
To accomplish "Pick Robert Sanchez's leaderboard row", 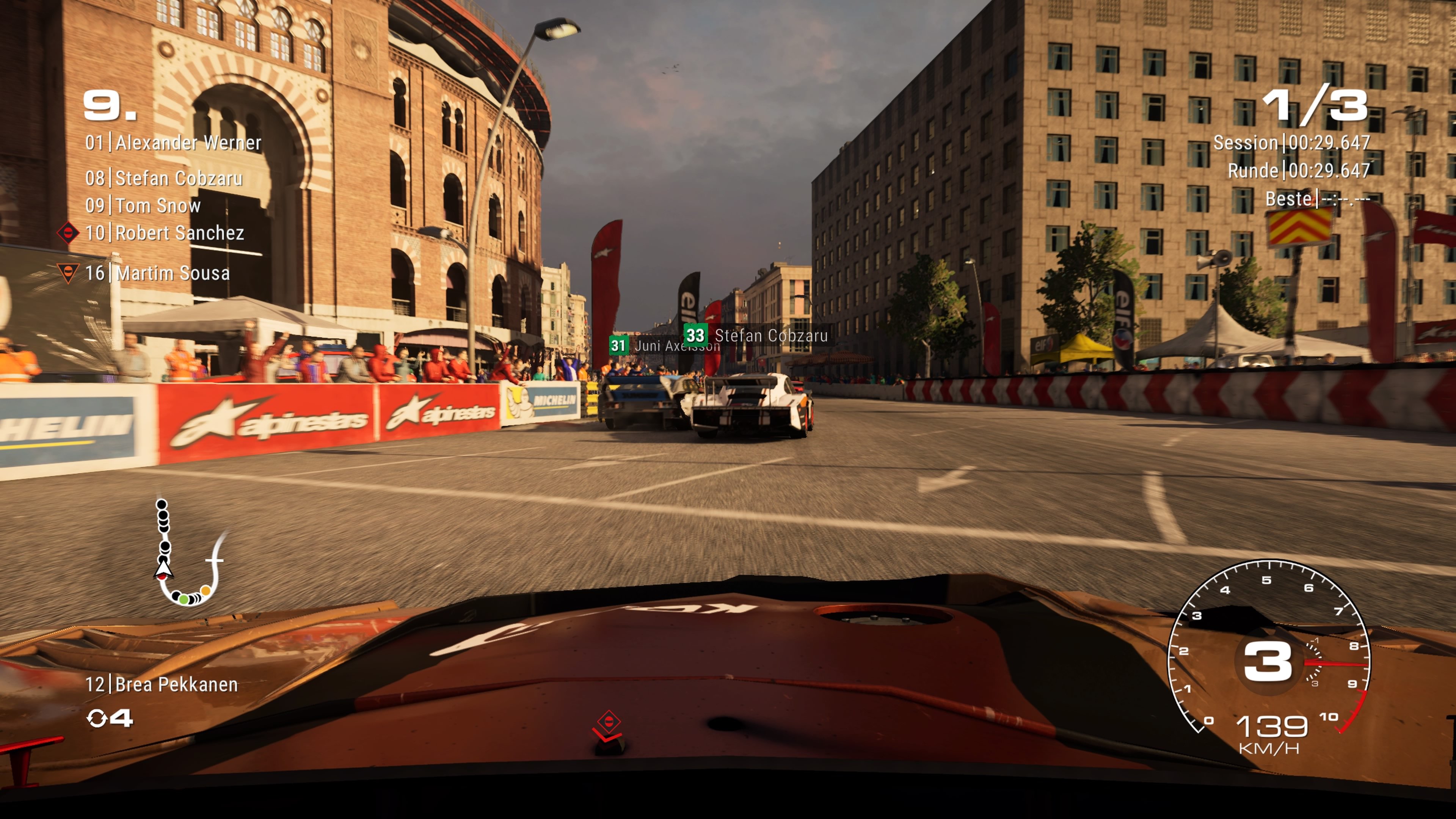I will (x=165, y=233).
